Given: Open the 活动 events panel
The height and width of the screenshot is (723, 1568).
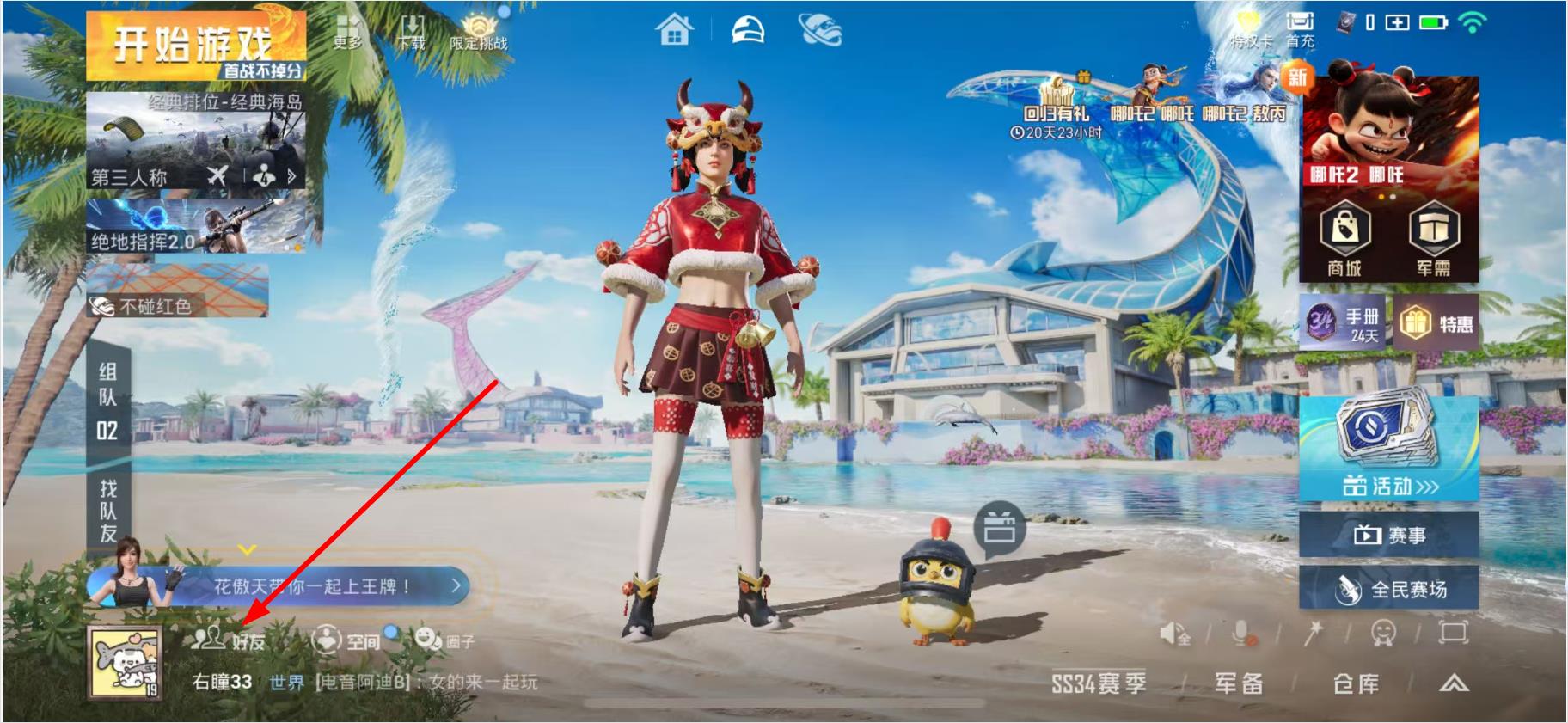Looking at the screenshot, I should (1388, 449).
